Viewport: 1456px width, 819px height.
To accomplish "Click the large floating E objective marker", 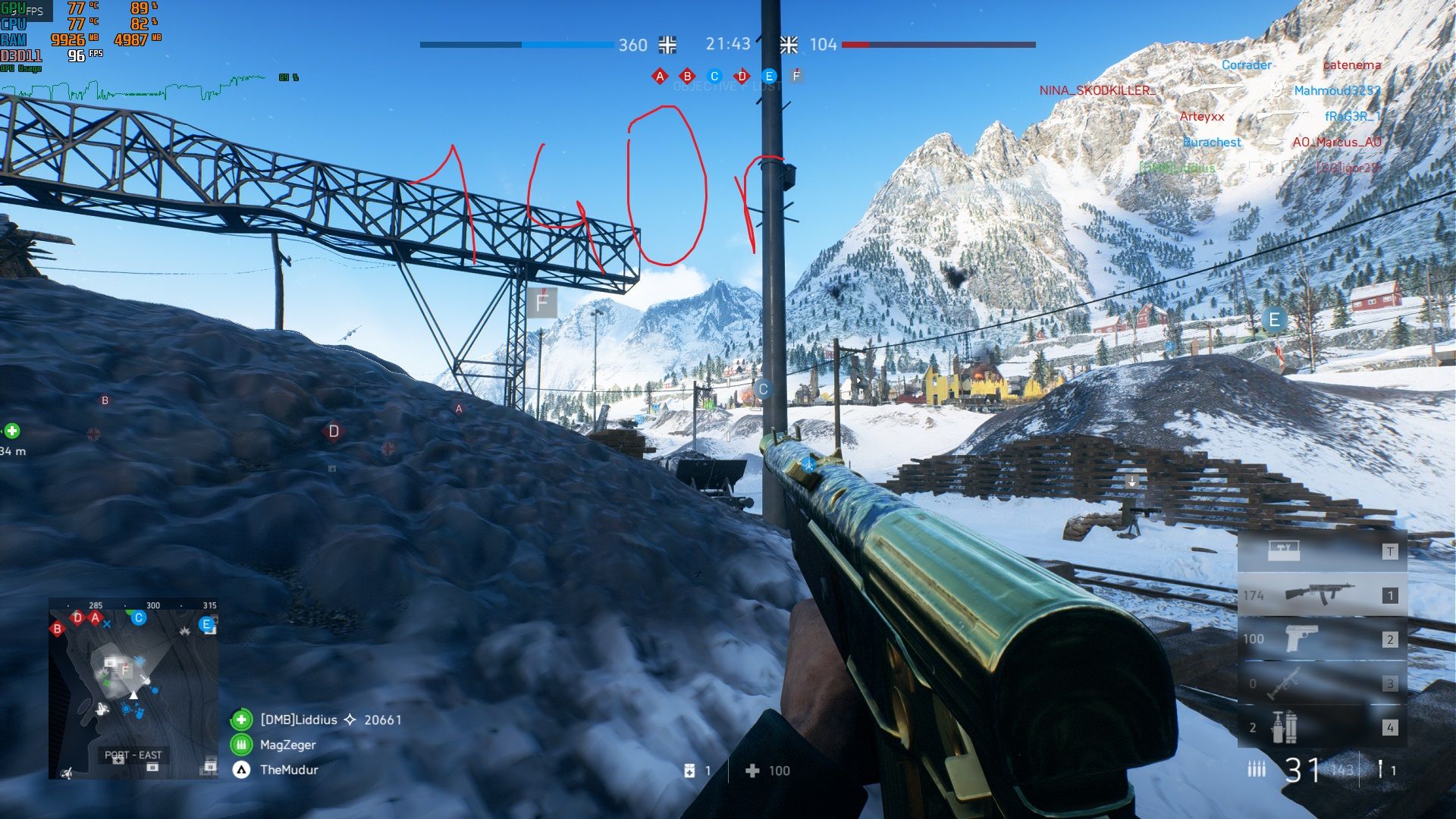I will click(1274, 320).
